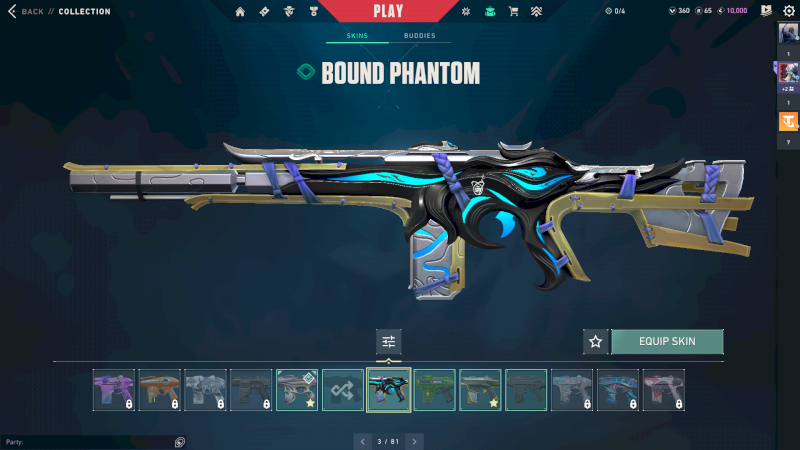This screenshot has height=450, width=800.
Task: Start matchmaking with the PLAY button
Action: point(387,11)
